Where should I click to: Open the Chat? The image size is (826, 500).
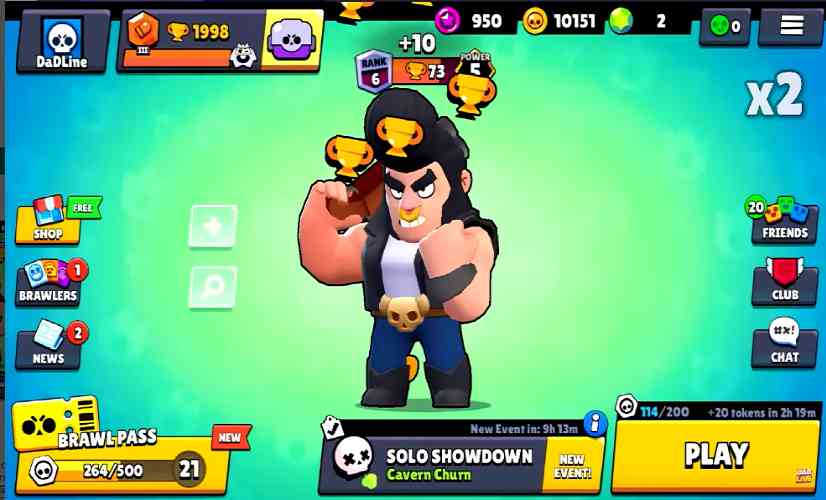coord(785,343)
